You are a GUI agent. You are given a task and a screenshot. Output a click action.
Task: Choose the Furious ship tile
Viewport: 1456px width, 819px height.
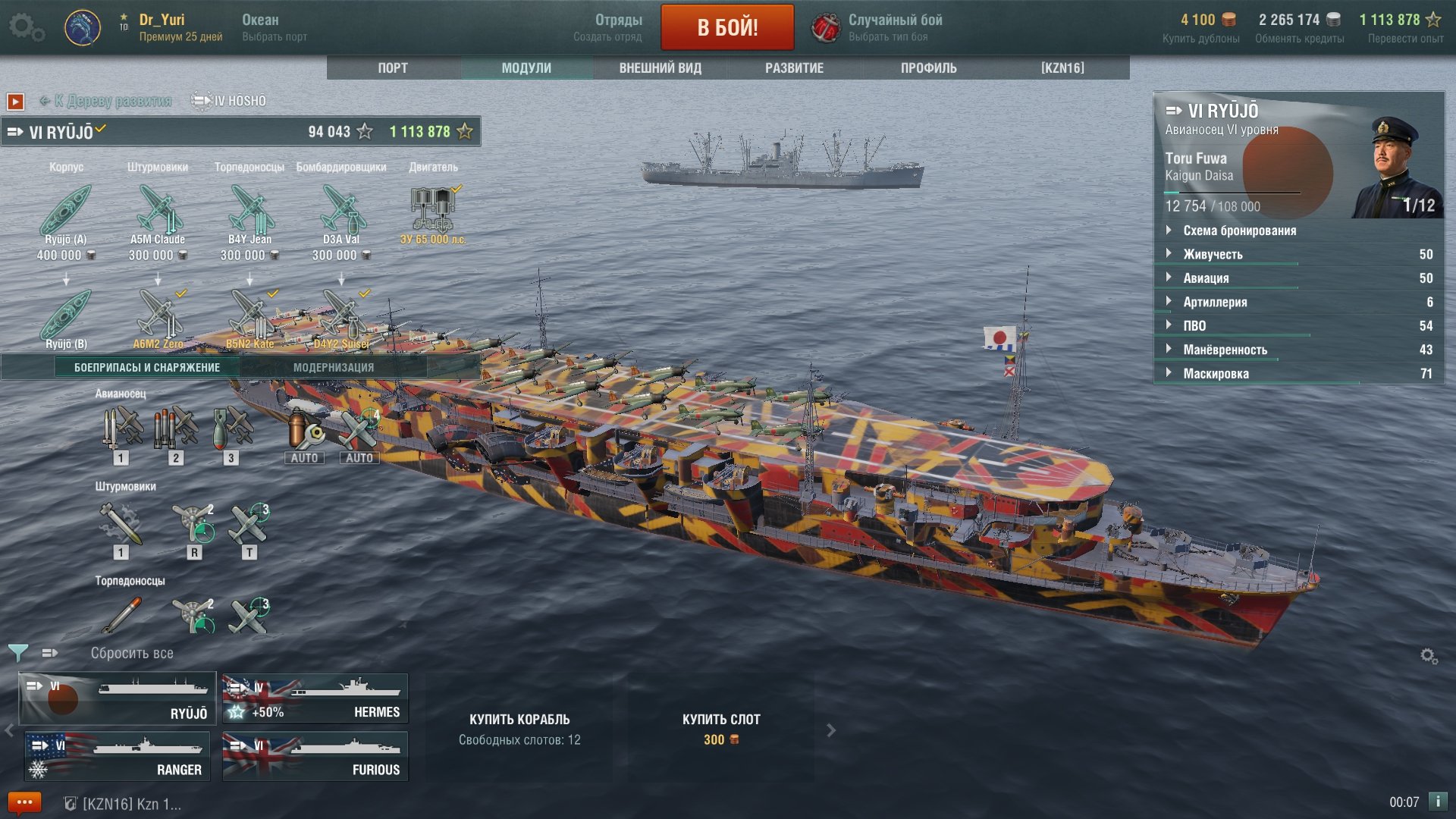click(x=315, y=756)
